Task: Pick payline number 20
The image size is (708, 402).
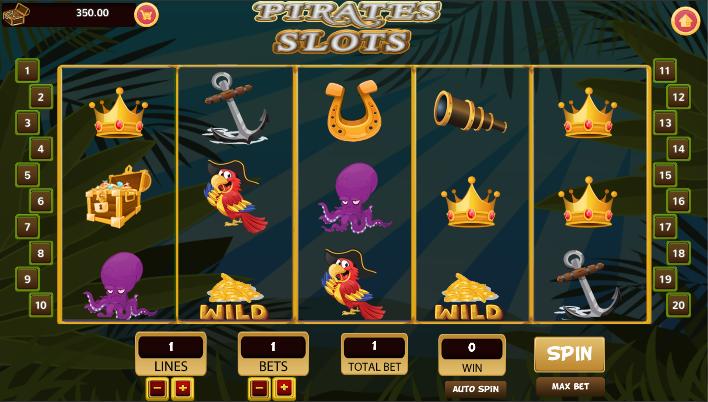Action: click(x=678, y=305)
